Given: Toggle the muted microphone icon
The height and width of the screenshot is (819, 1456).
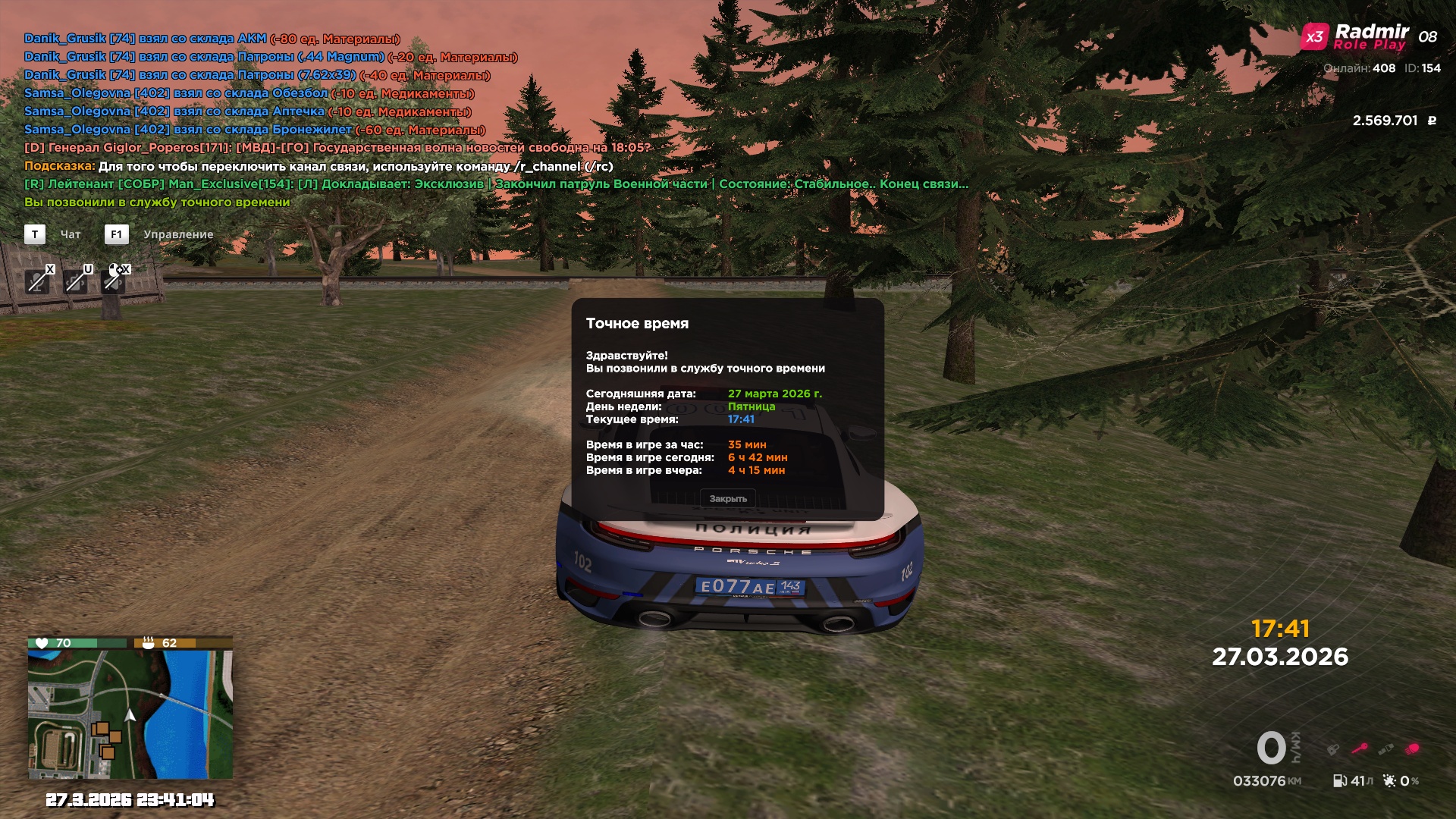Looking at the screenshot, I should pos(36,281).
